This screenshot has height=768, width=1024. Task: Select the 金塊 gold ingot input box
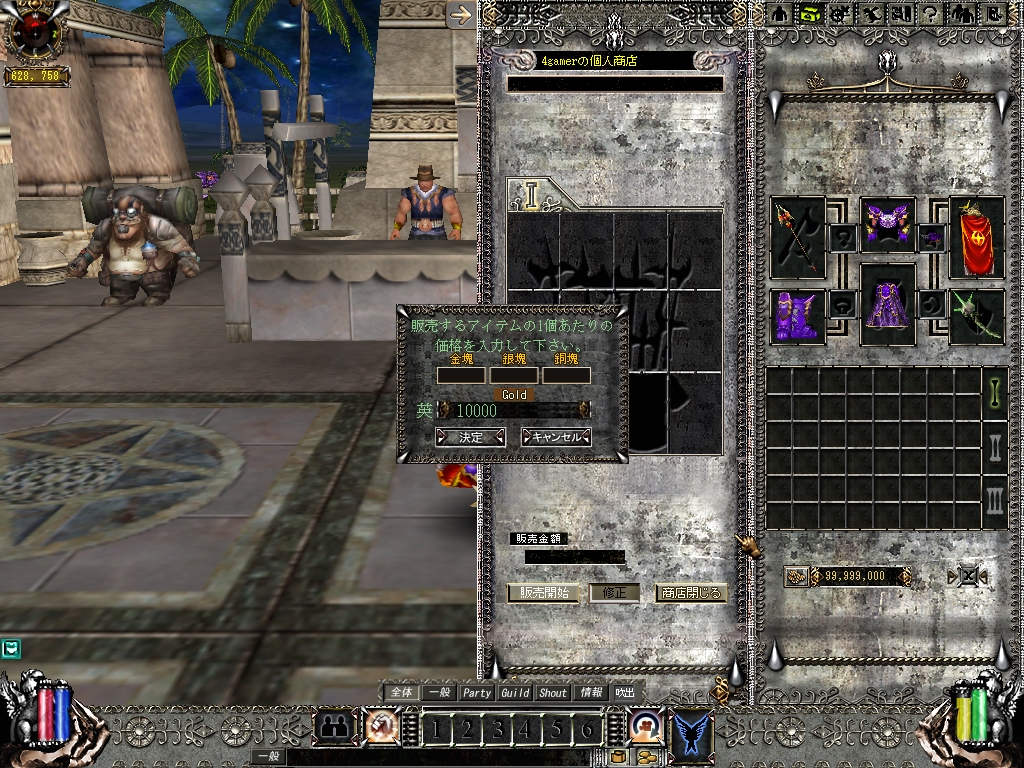[461, 376]
